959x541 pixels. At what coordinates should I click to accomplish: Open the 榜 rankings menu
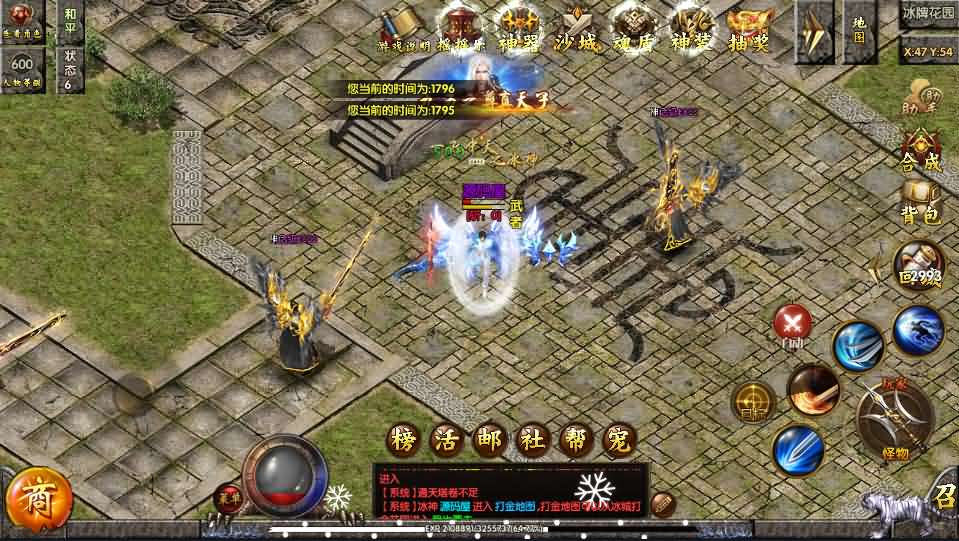(x=403, y=440)
